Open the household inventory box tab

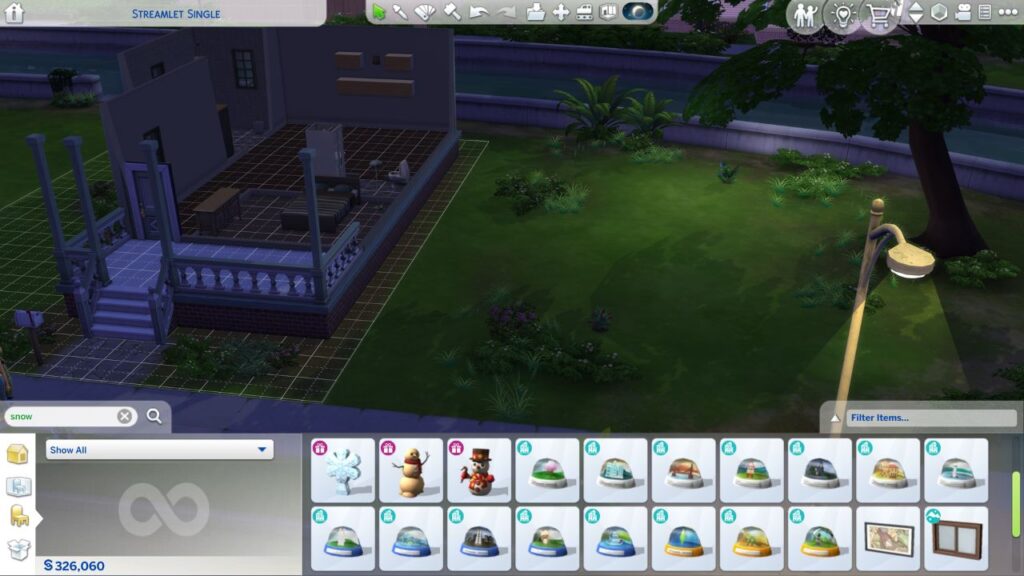[x=18, y=548]
